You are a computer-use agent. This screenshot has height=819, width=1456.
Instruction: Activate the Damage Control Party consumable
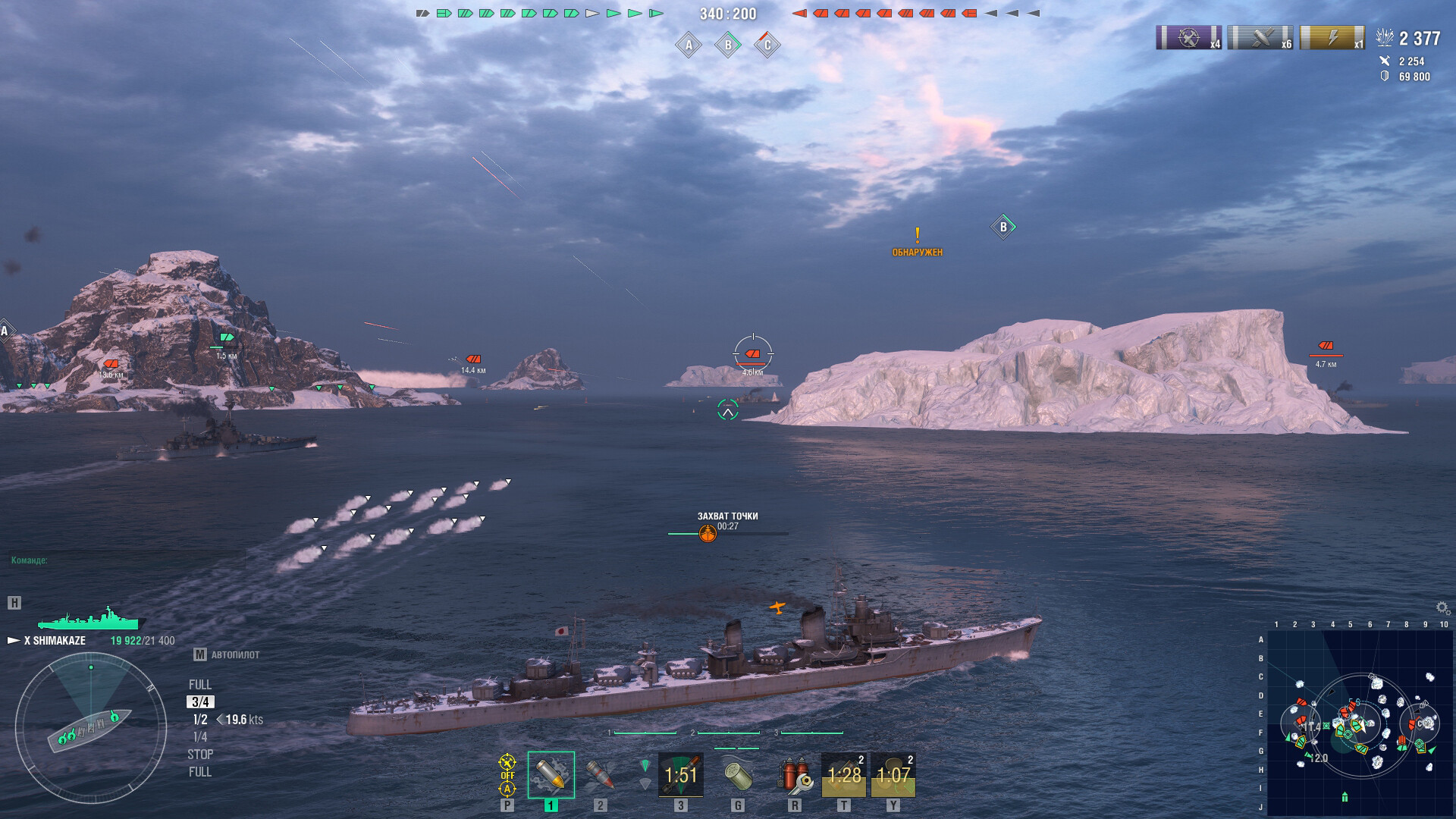point(794,775)
